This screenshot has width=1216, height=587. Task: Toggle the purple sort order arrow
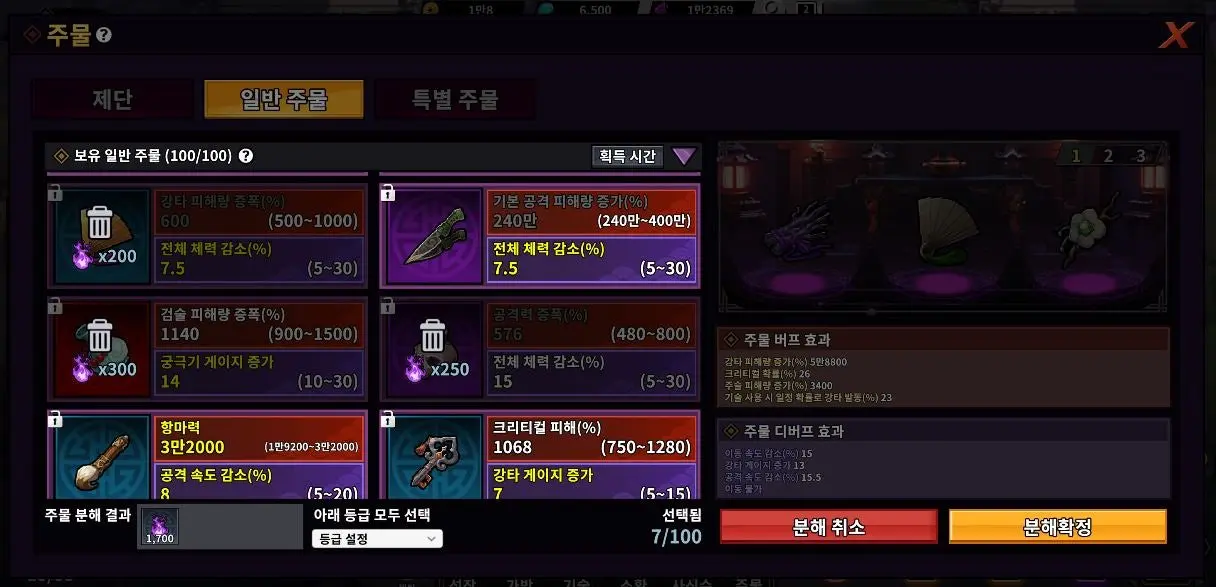pyautogui.click(x=684, y=156)
